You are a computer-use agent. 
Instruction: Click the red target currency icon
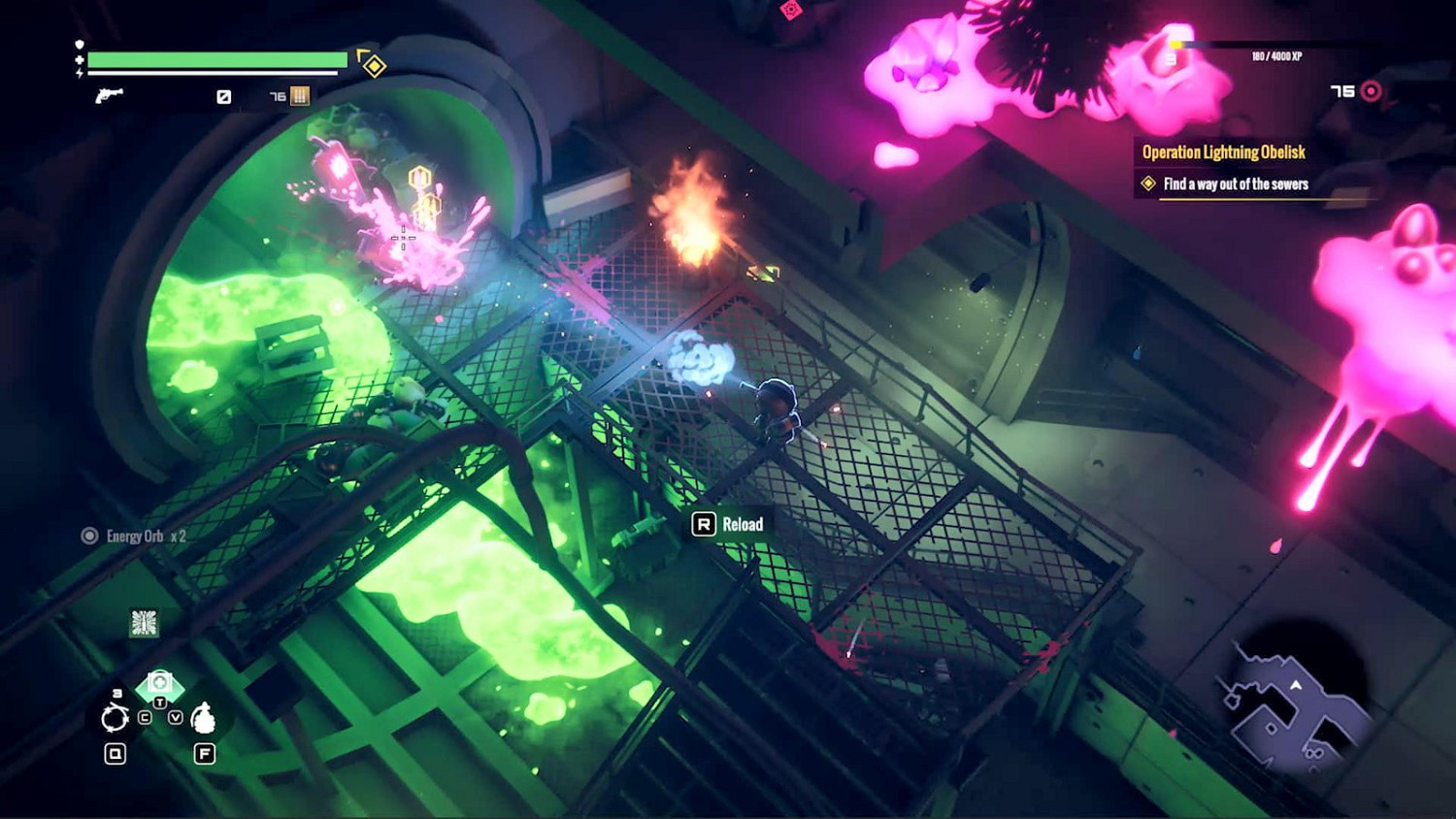click(x=1371, y=91)
